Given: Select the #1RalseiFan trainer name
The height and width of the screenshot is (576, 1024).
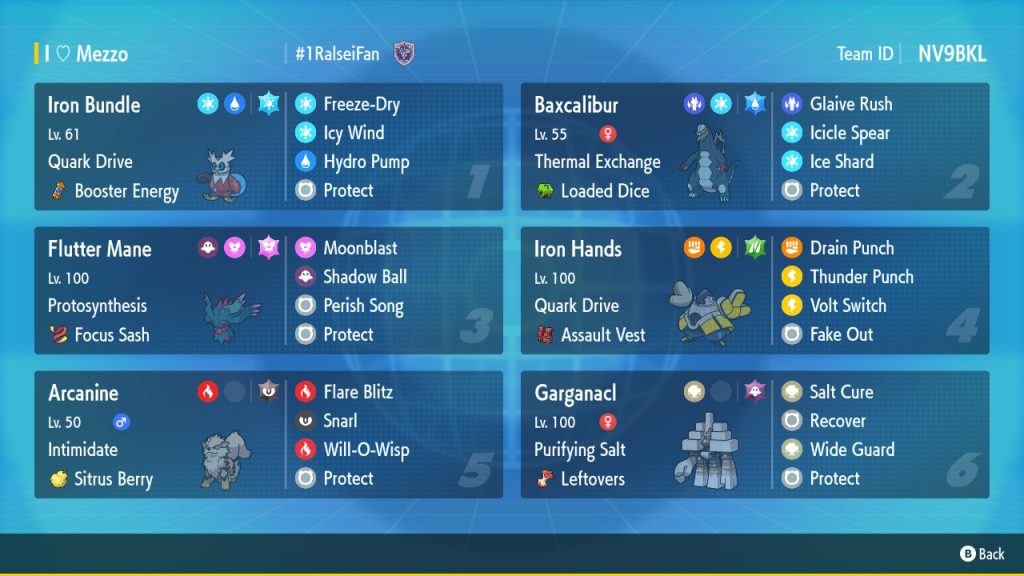Looking at the screenshot, I should [x=338, y=54].
